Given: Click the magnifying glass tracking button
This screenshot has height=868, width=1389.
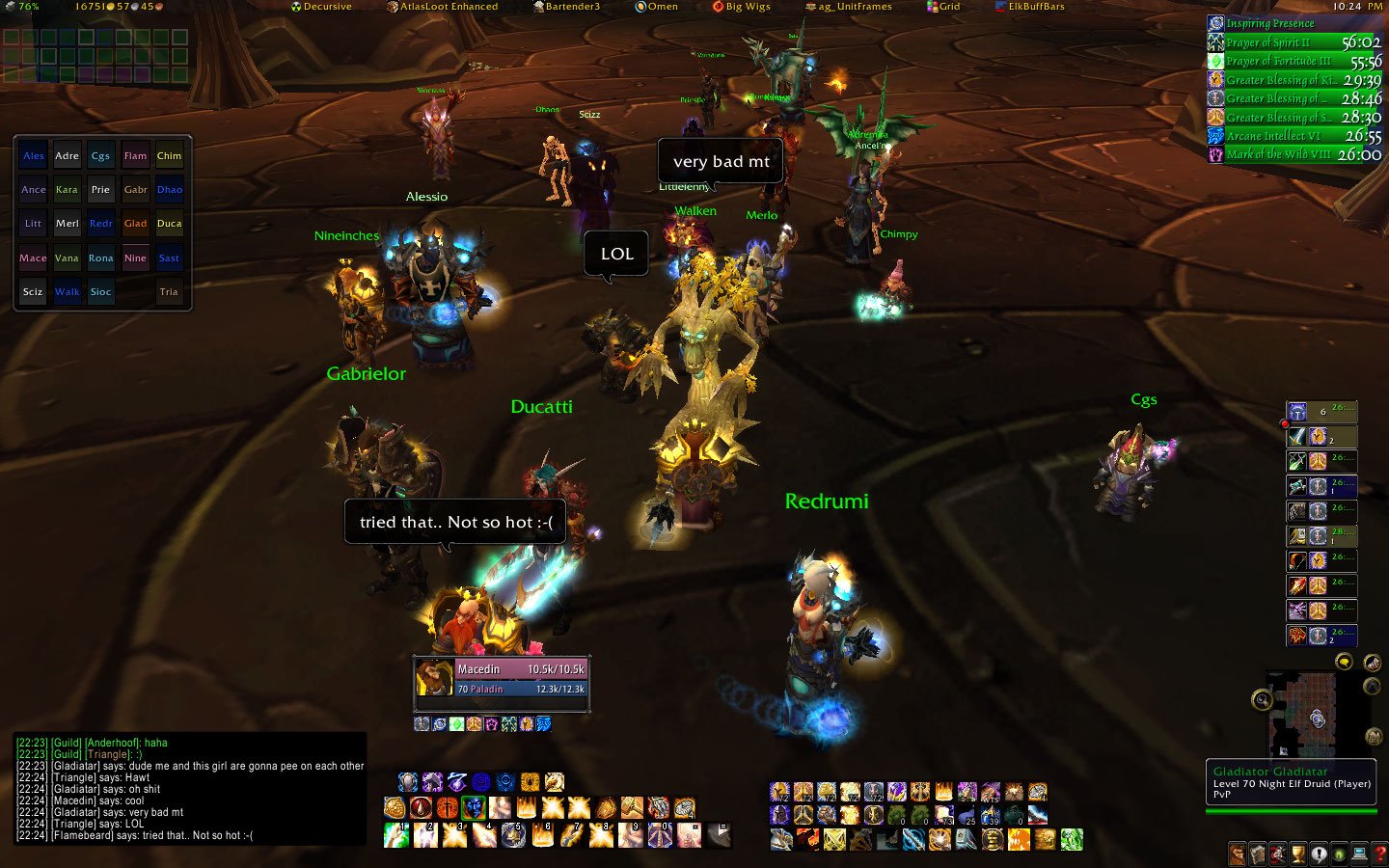Looking at the screenshot, I should (1262, 700).
